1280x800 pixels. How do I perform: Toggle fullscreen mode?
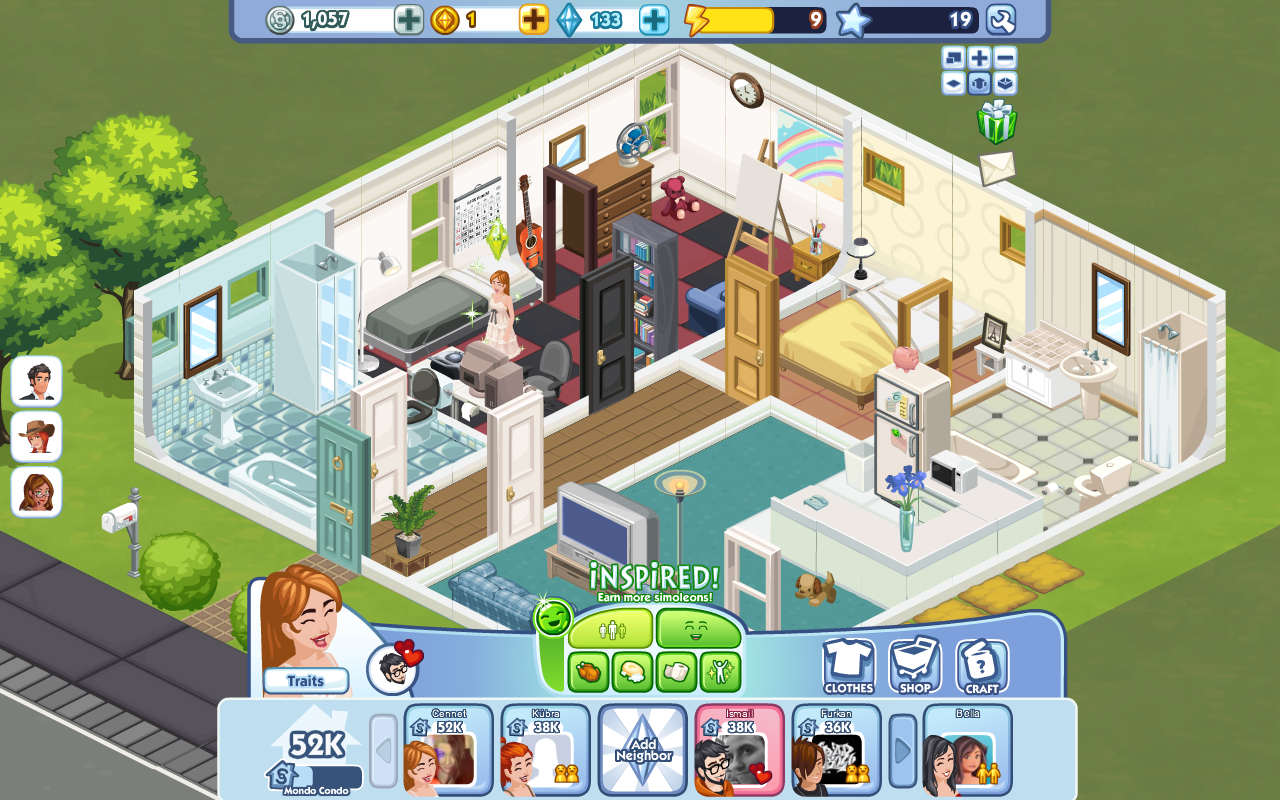(x=953, y=58)
